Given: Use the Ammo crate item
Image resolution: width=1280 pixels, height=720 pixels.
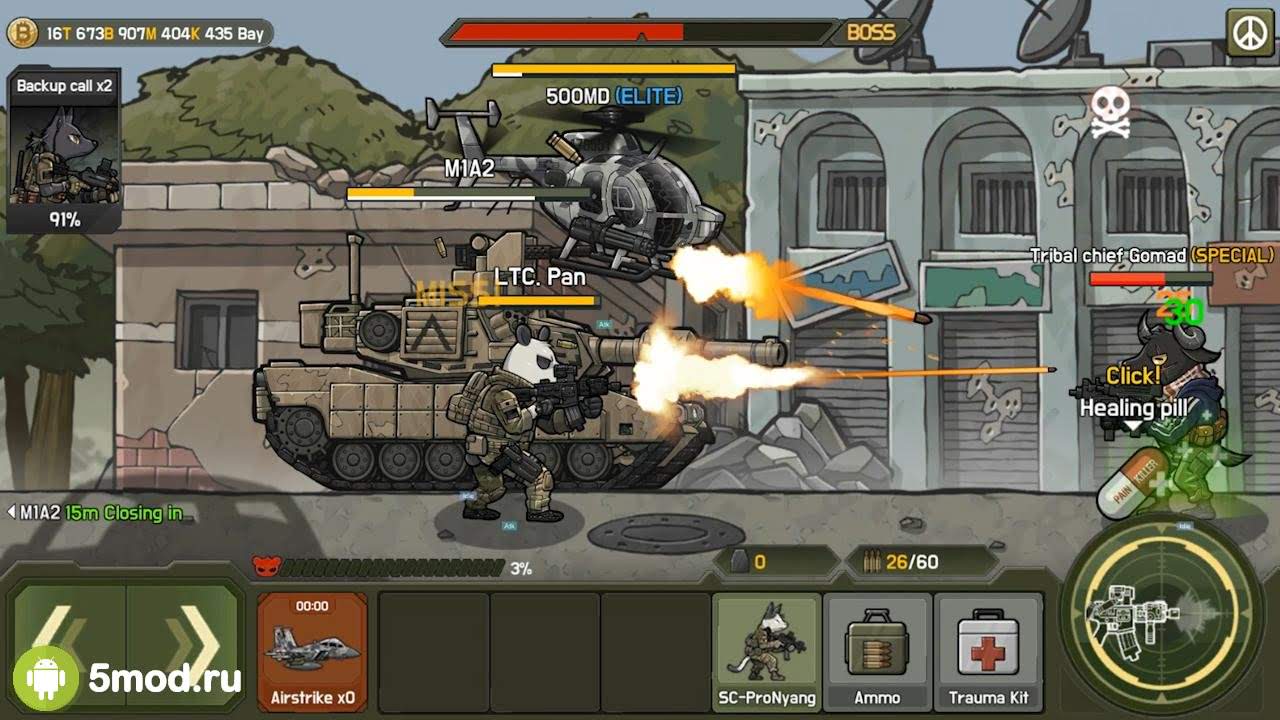Looking at the screenshot, I should pos(877,651).
